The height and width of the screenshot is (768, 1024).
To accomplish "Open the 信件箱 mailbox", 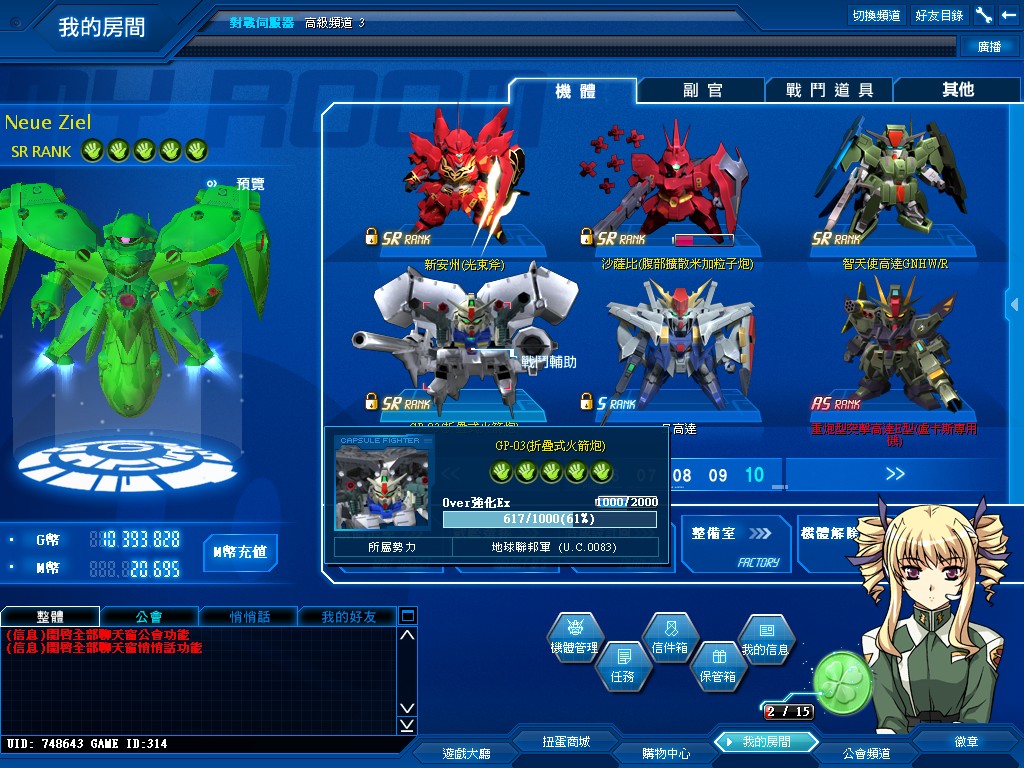I will [x=670, y=638].
